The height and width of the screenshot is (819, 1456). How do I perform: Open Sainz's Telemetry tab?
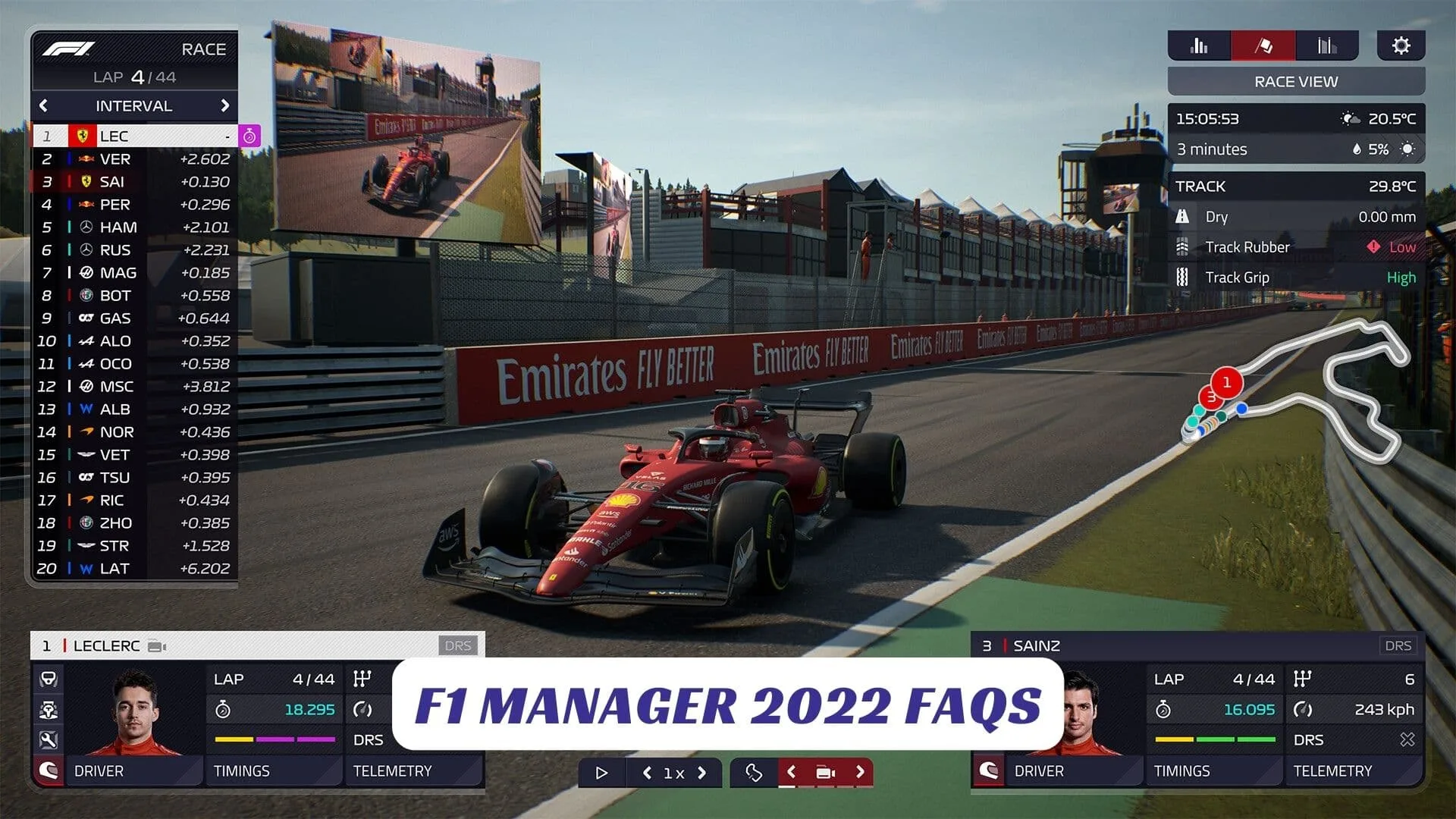tap(1332, 771)
